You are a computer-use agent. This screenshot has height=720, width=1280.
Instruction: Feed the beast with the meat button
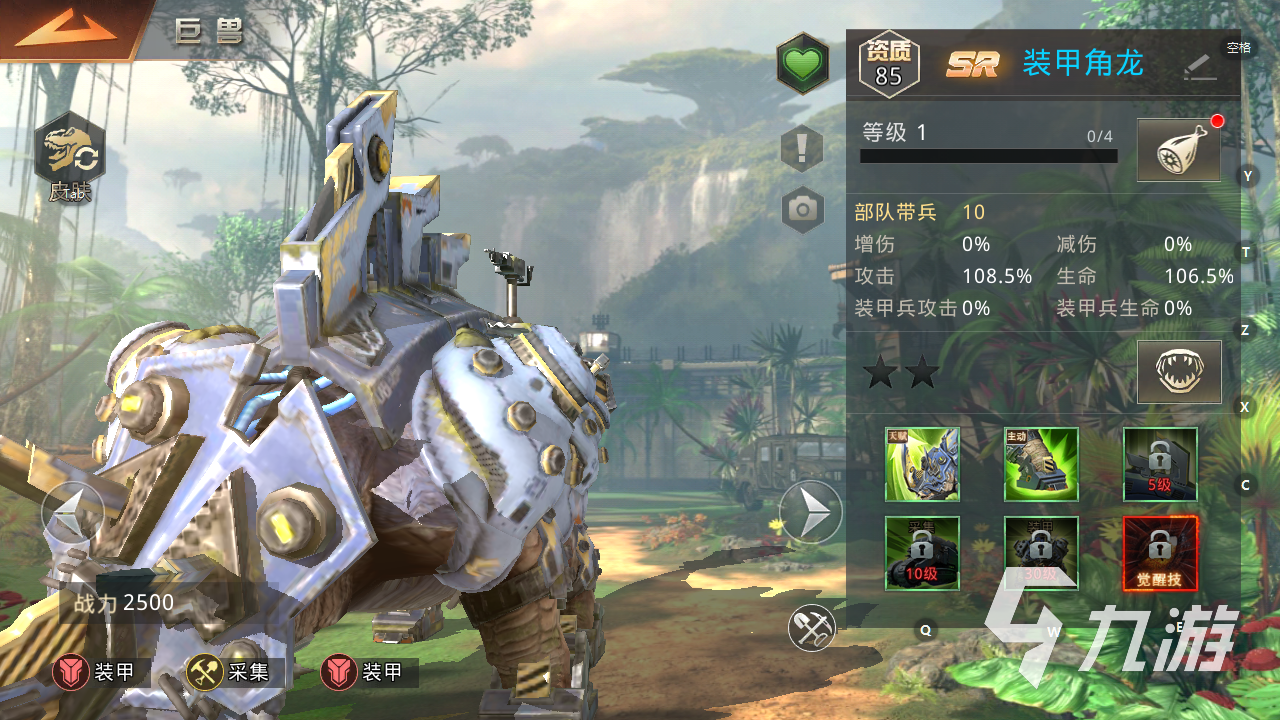1179,151
